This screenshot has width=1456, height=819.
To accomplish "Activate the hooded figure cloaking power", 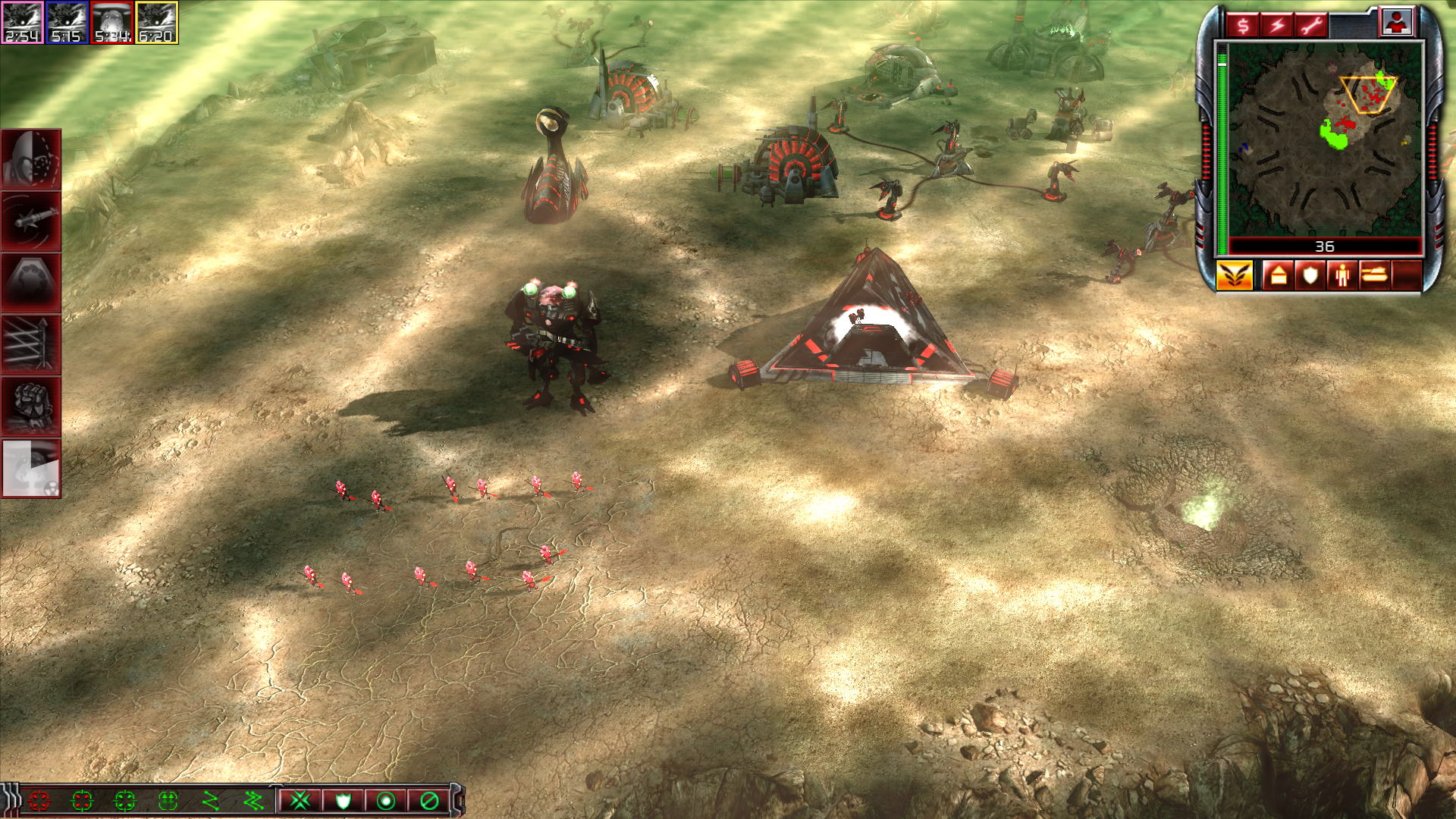I will pyautogui.click(x=31, y=159).
